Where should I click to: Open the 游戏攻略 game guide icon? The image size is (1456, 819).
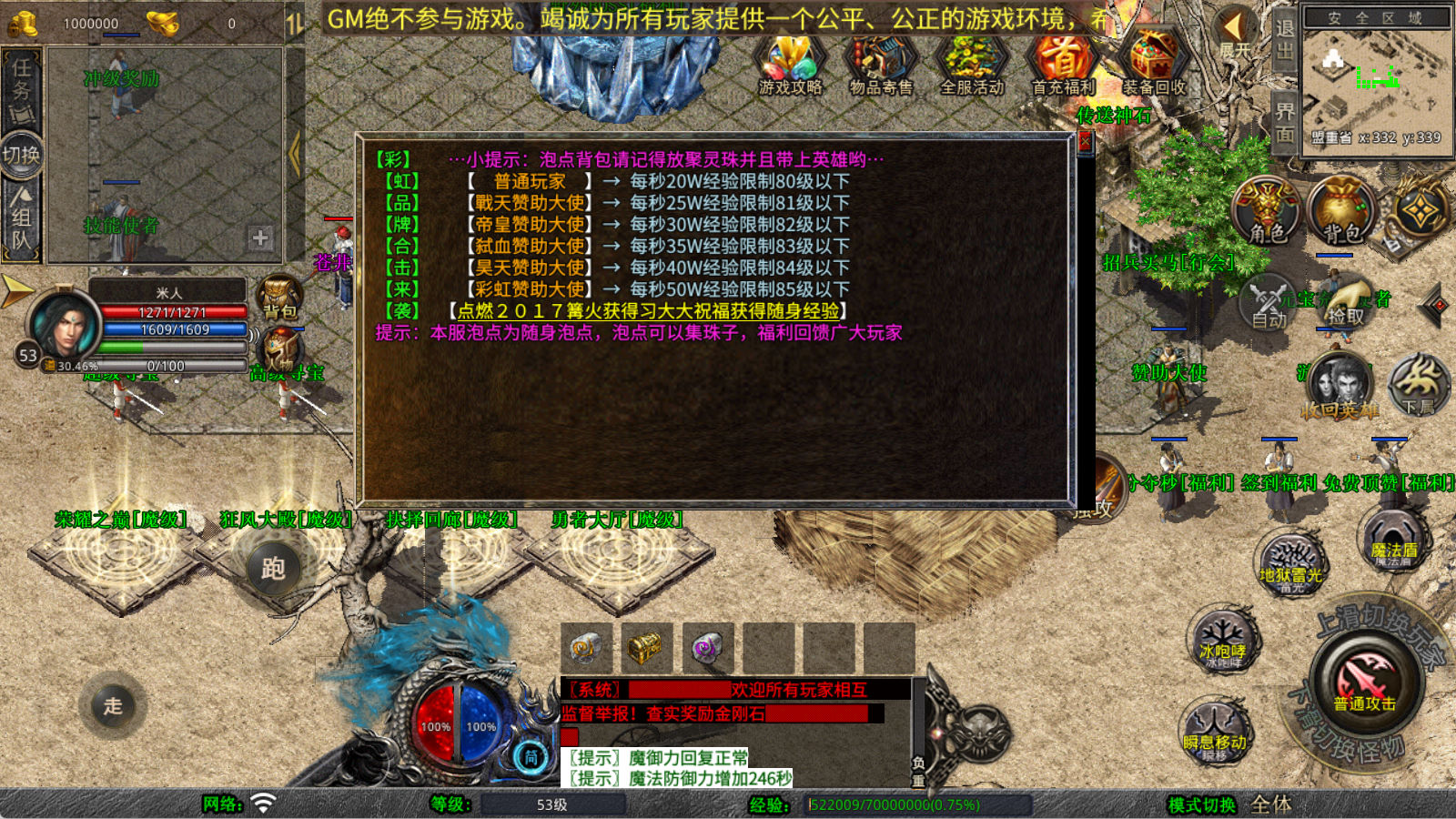[790, 64]
